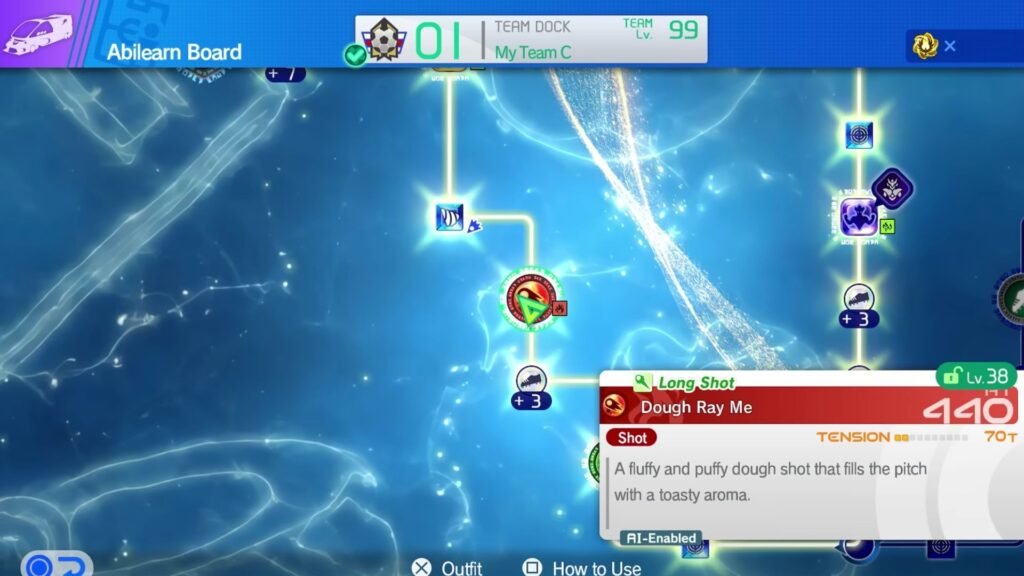Select the Dough Ray Me shot node
The width and height of the screenshot is (1024, 576).
click(x=530, y=299)
